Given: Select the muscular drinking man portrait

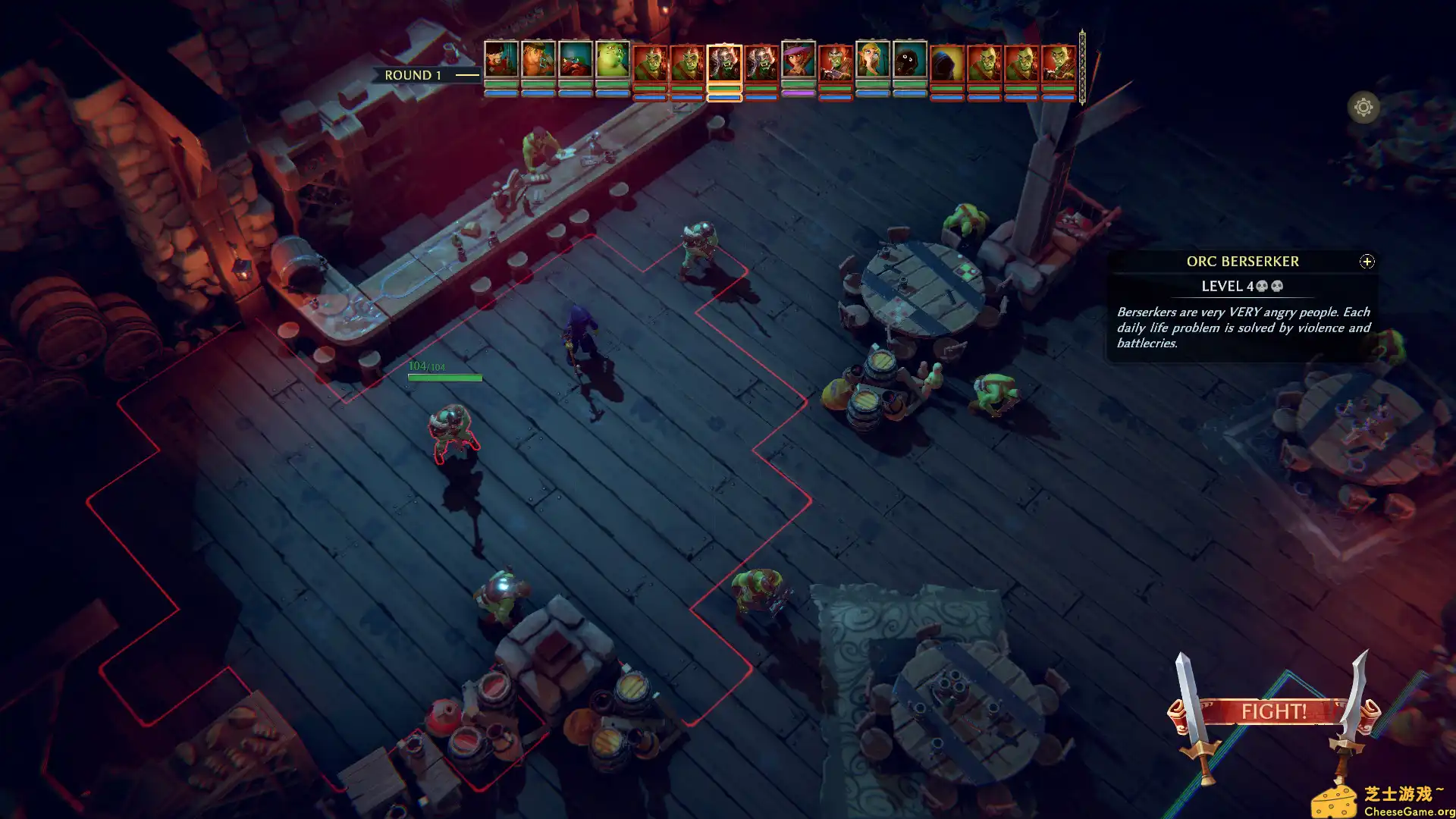Looking at the screenshot, I should 538,59.
